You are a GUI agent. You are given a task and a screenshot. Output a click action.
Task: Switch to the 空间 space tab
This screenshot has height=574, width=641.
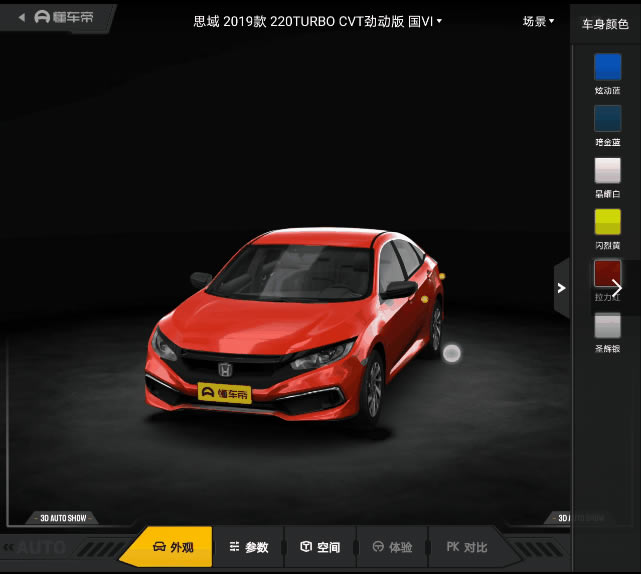pyautogui.click(x=320, y=547)
